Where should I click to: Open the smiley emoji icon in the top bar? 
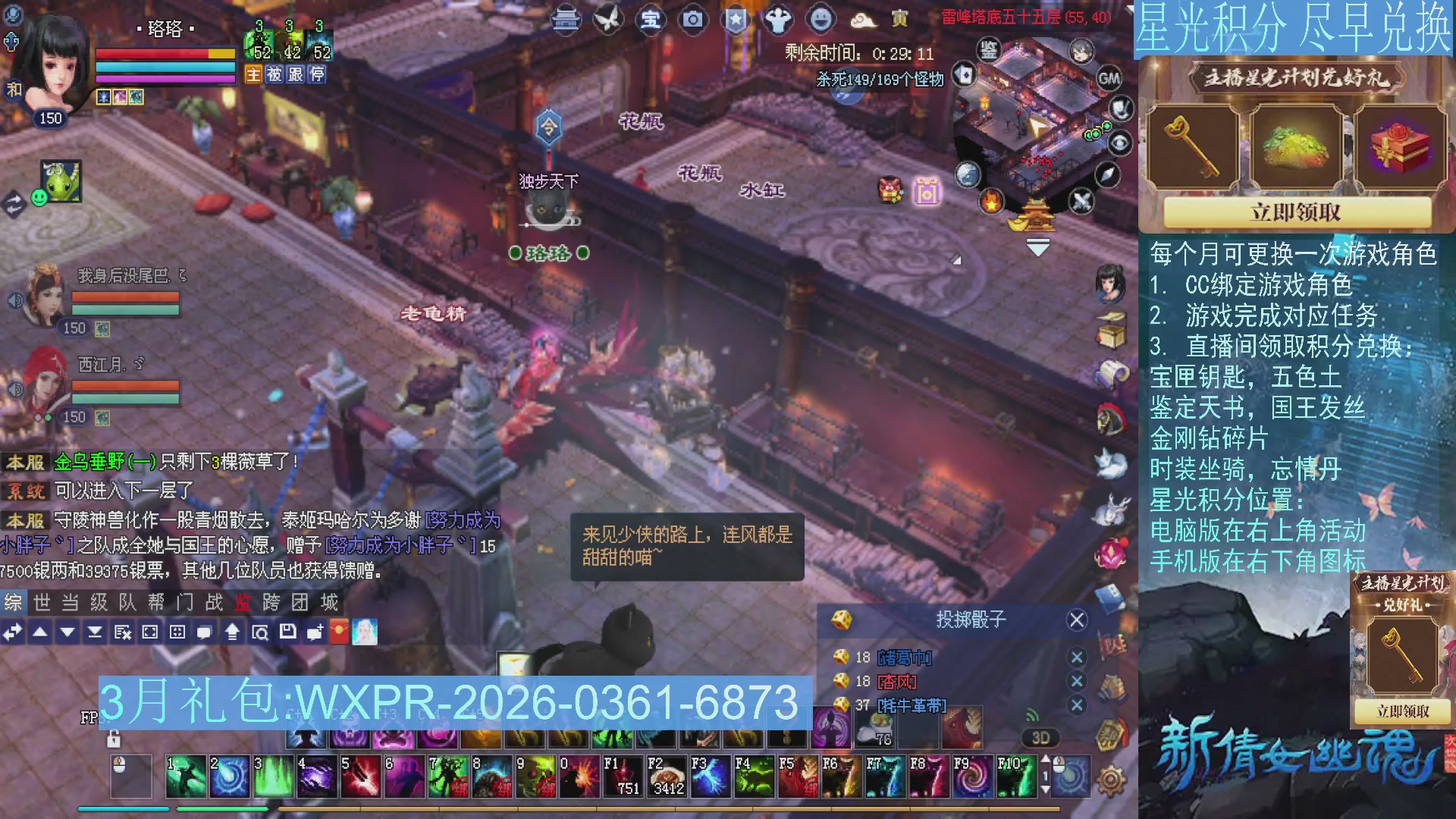820,20
